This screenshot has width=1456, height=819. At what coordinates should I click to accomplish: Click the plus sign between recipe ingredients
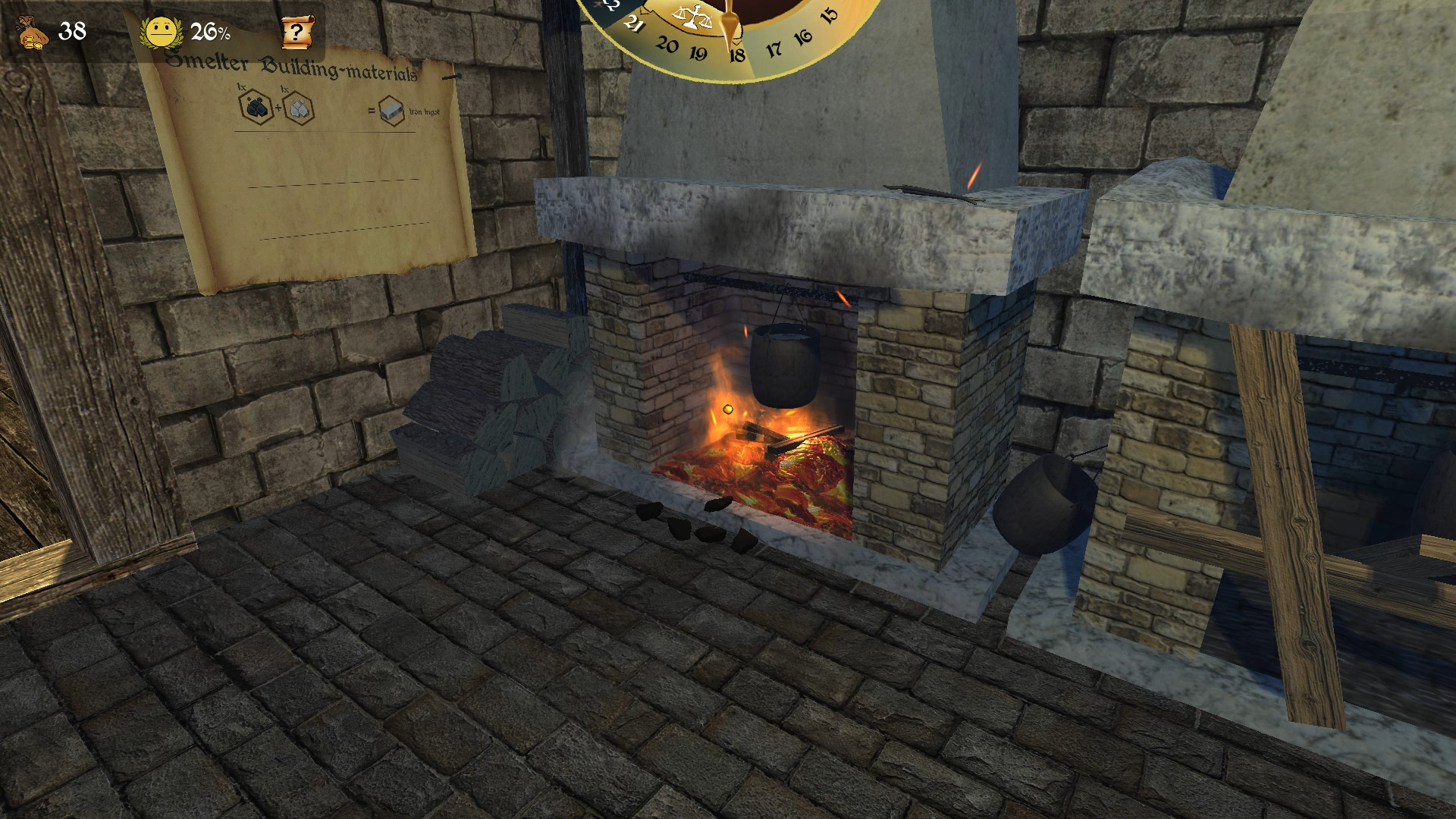tap(278, 108)
